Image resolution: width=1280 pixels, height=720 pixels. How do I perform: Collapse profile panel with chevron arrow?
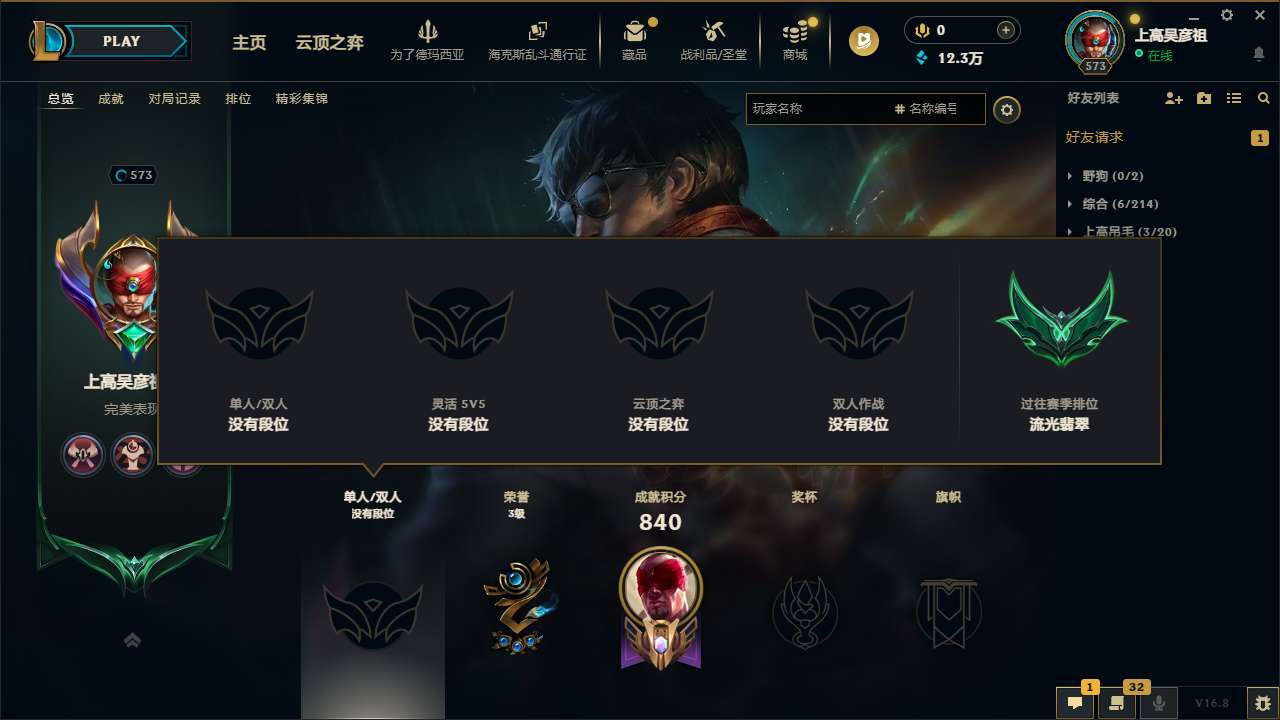[x=132, y=640]
